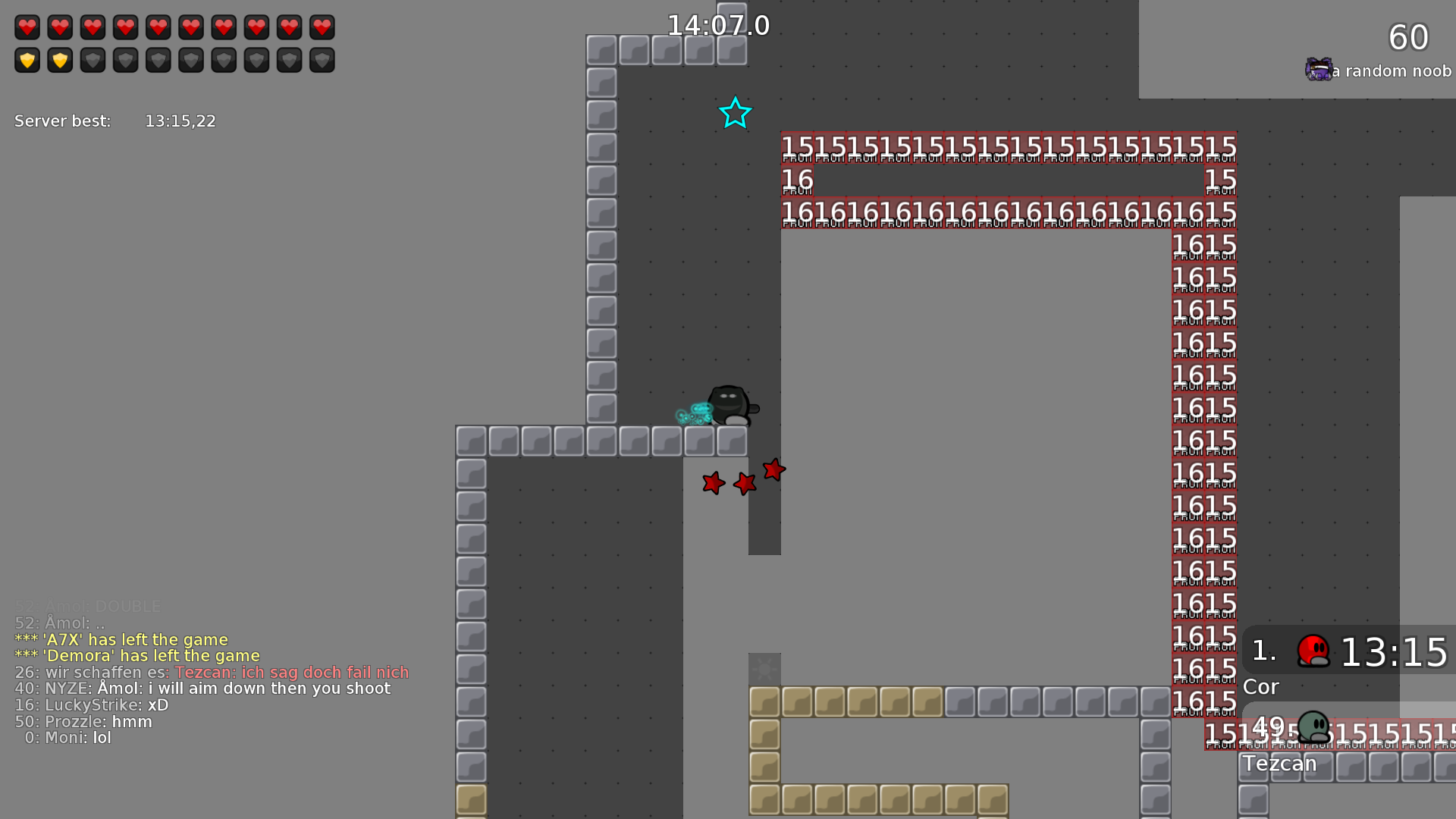Viewport: 1456px width, 819px height.
Task: Click the second gold shield armor icon
Action: tap(60, 59)
